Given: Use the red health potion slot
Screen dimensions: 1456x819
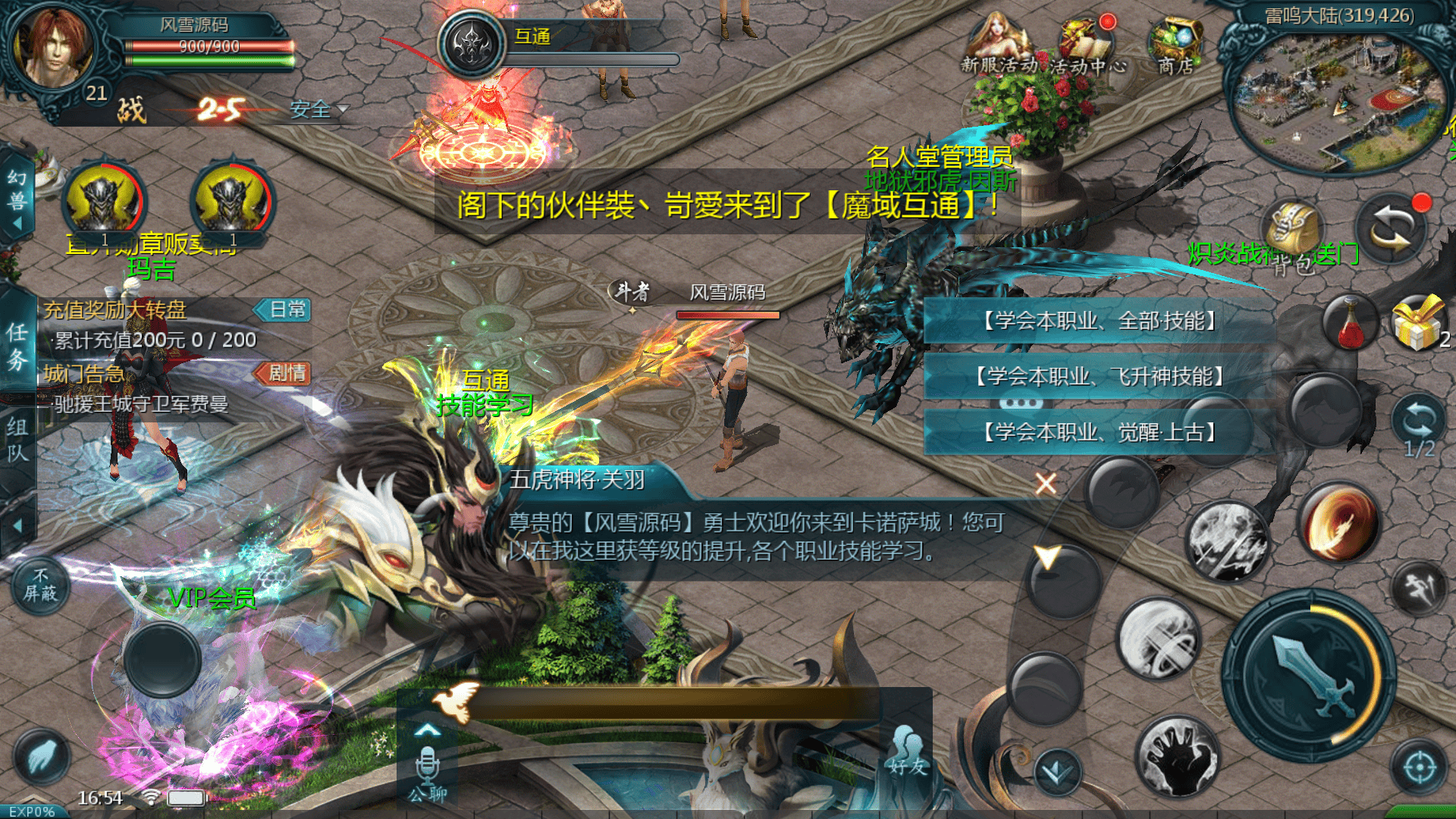Looking at the screenshot, I should pos(1351,323).
